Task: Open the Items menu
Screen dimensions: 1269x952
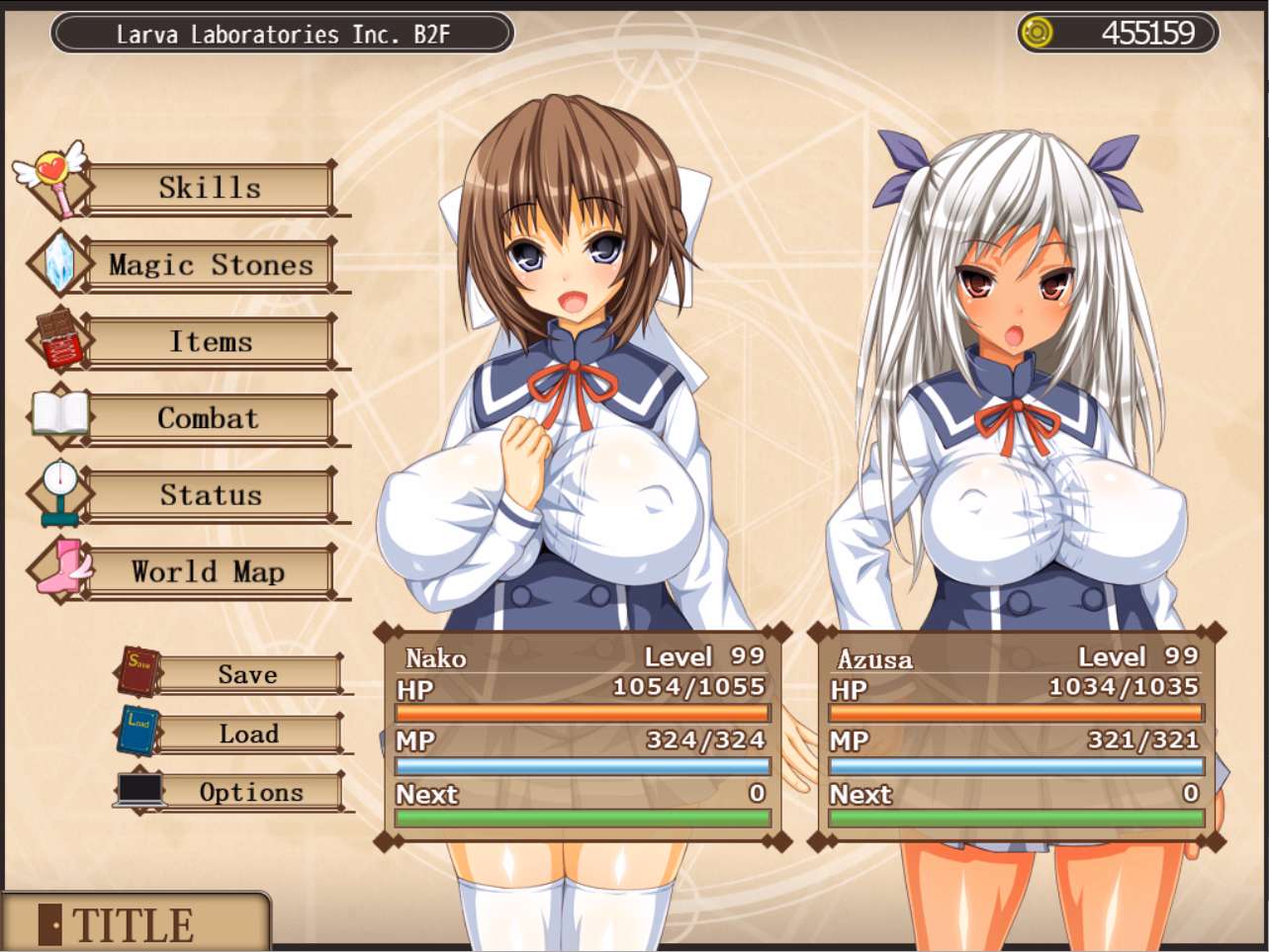Action: [210, 341]
